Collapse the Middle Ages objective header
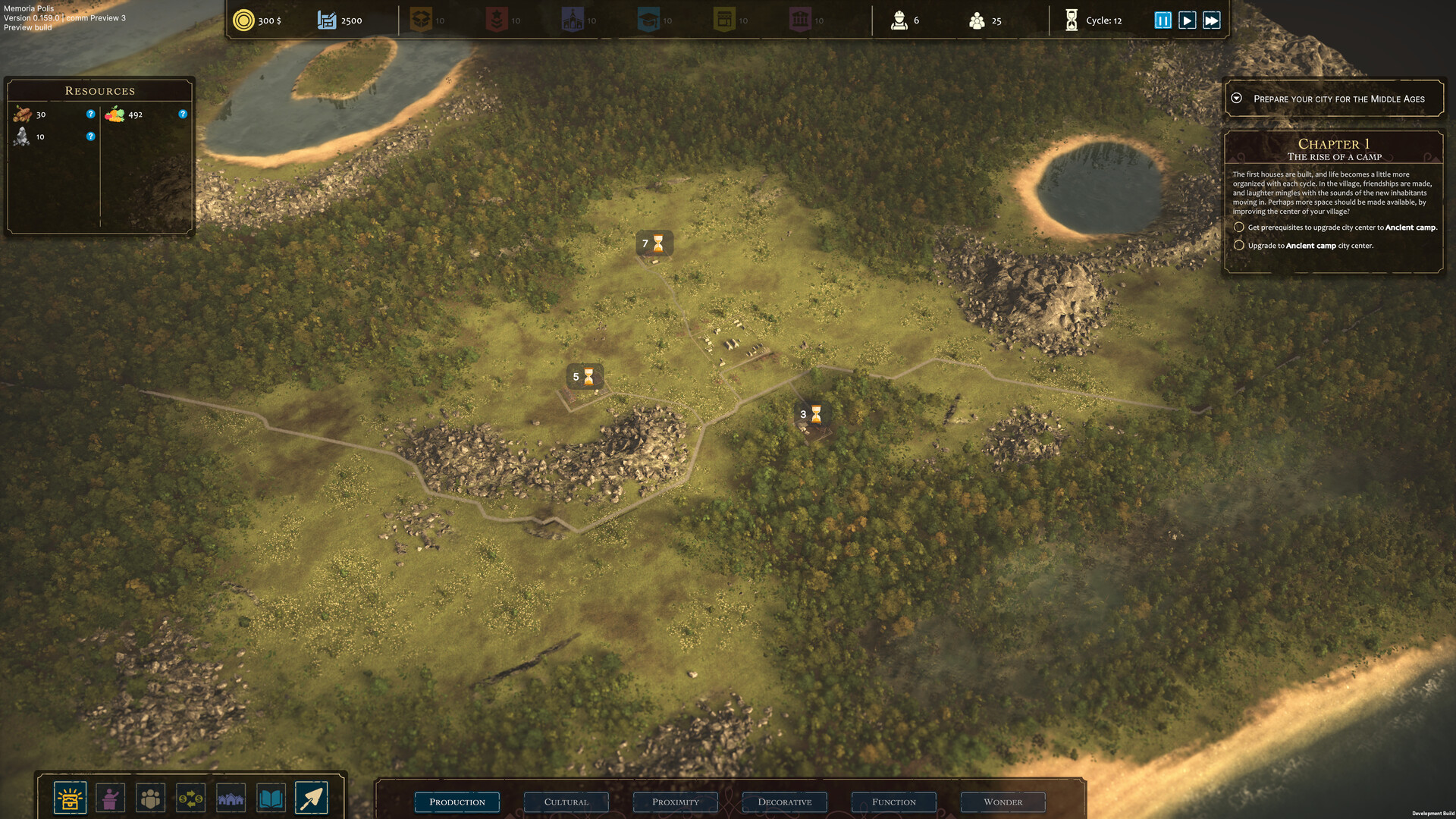 [1236, 99]
